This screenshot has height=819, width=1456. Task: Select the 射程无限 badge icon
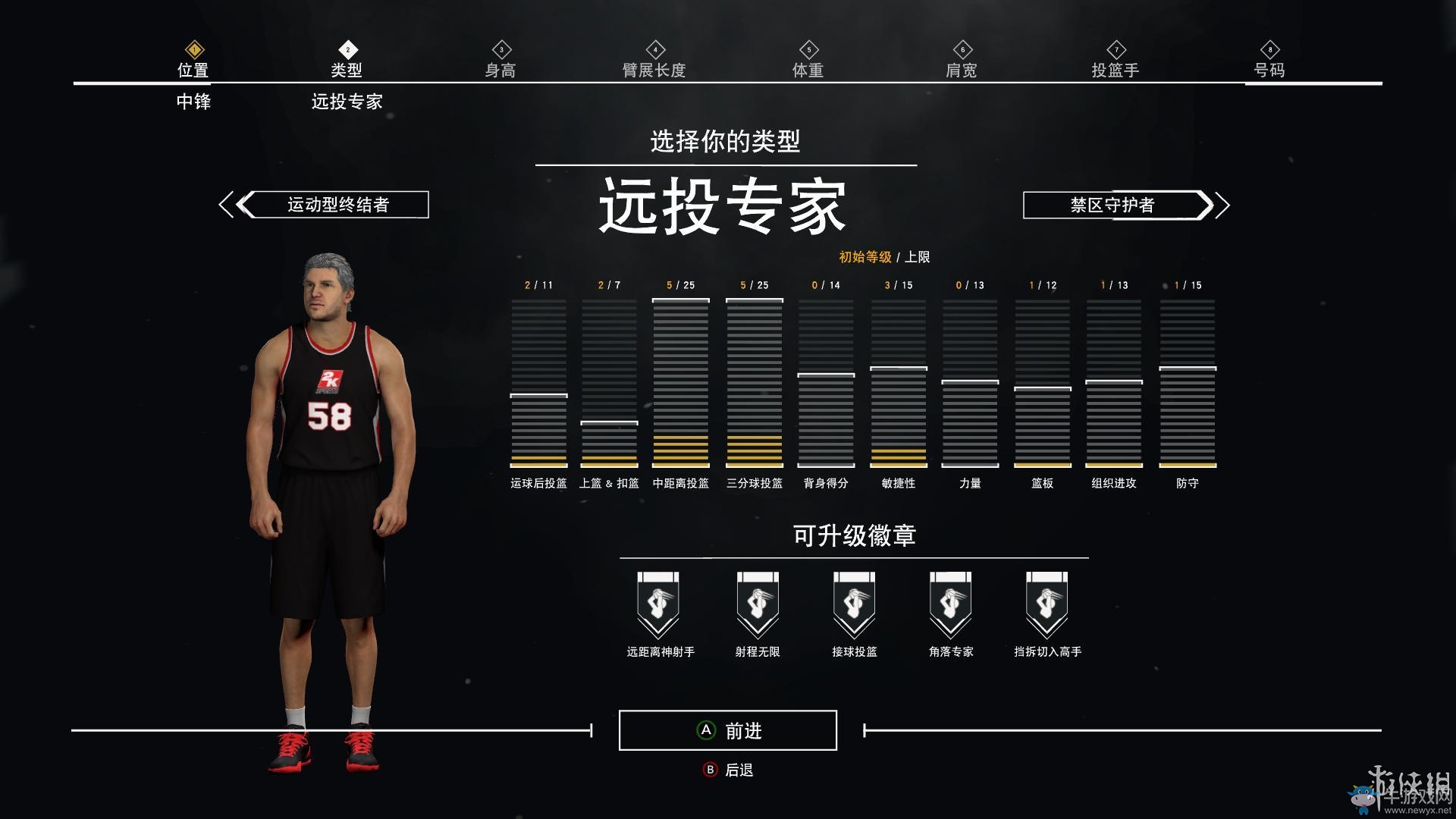[x=756, y=603]
